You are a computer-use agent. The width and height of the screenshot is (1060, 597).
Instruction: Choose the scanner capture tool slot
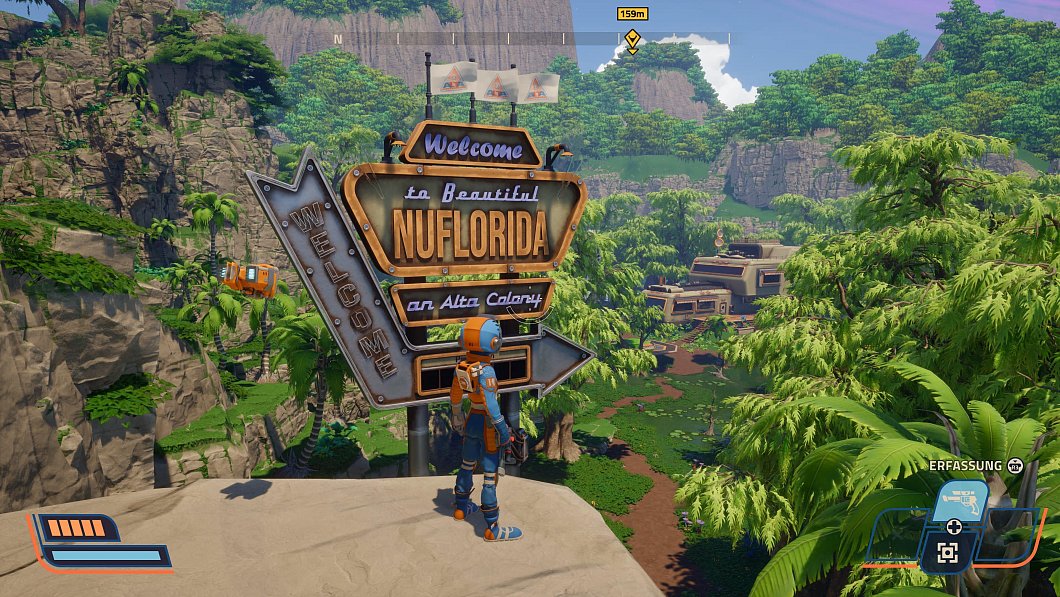click(x=947, y=553)
